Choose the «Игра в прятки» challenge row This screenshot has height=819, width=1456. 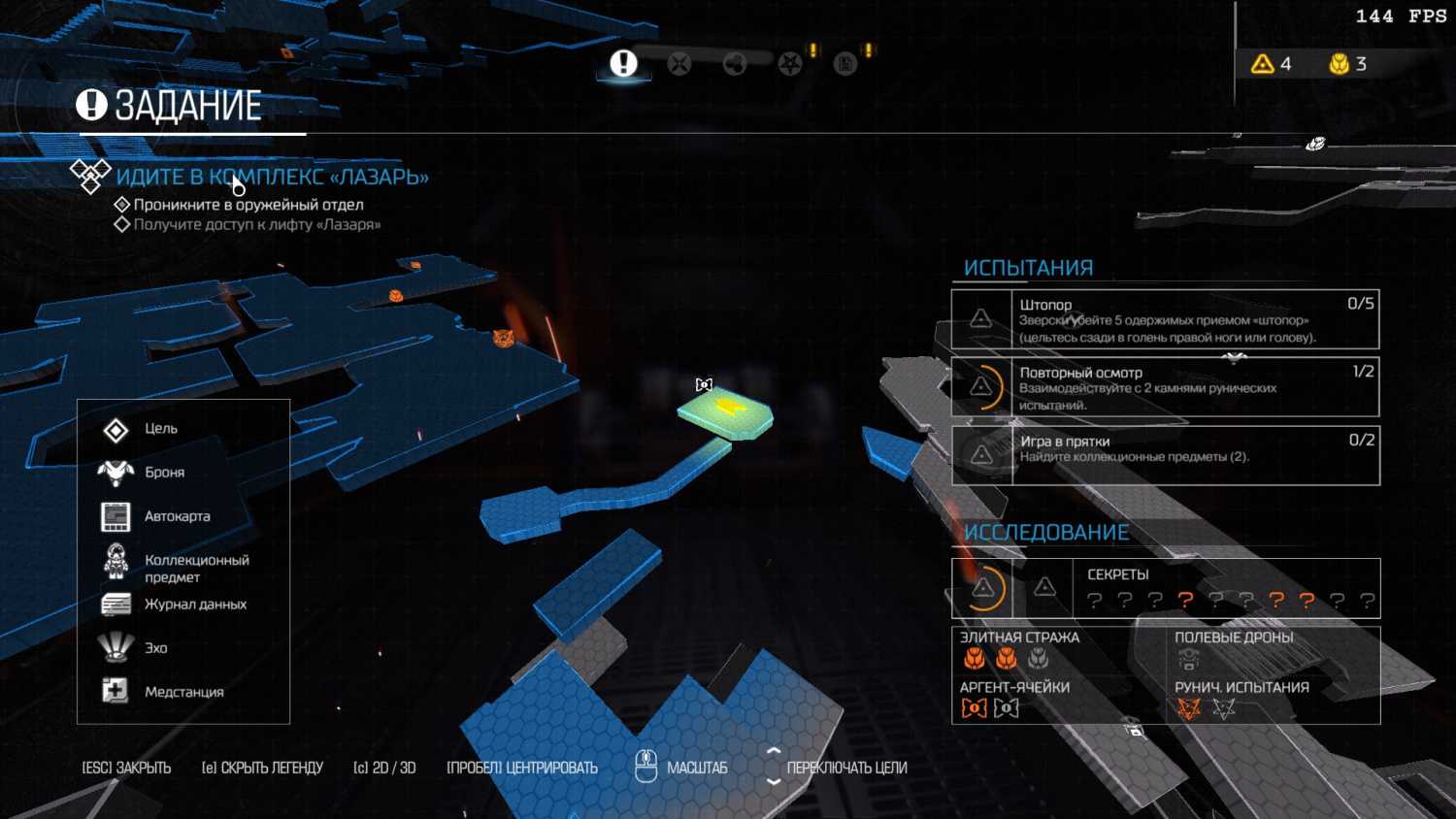[x=1165, y=455]
